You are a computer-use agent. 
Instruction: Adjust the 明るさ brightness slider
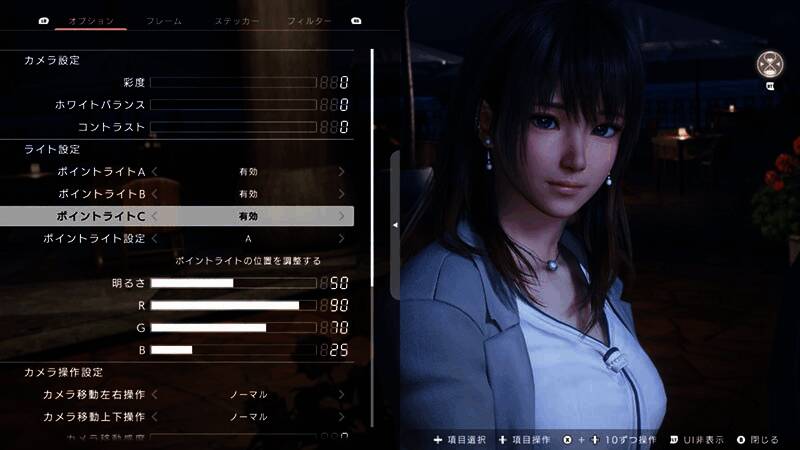pyautogui.click(x=232, y=283)
